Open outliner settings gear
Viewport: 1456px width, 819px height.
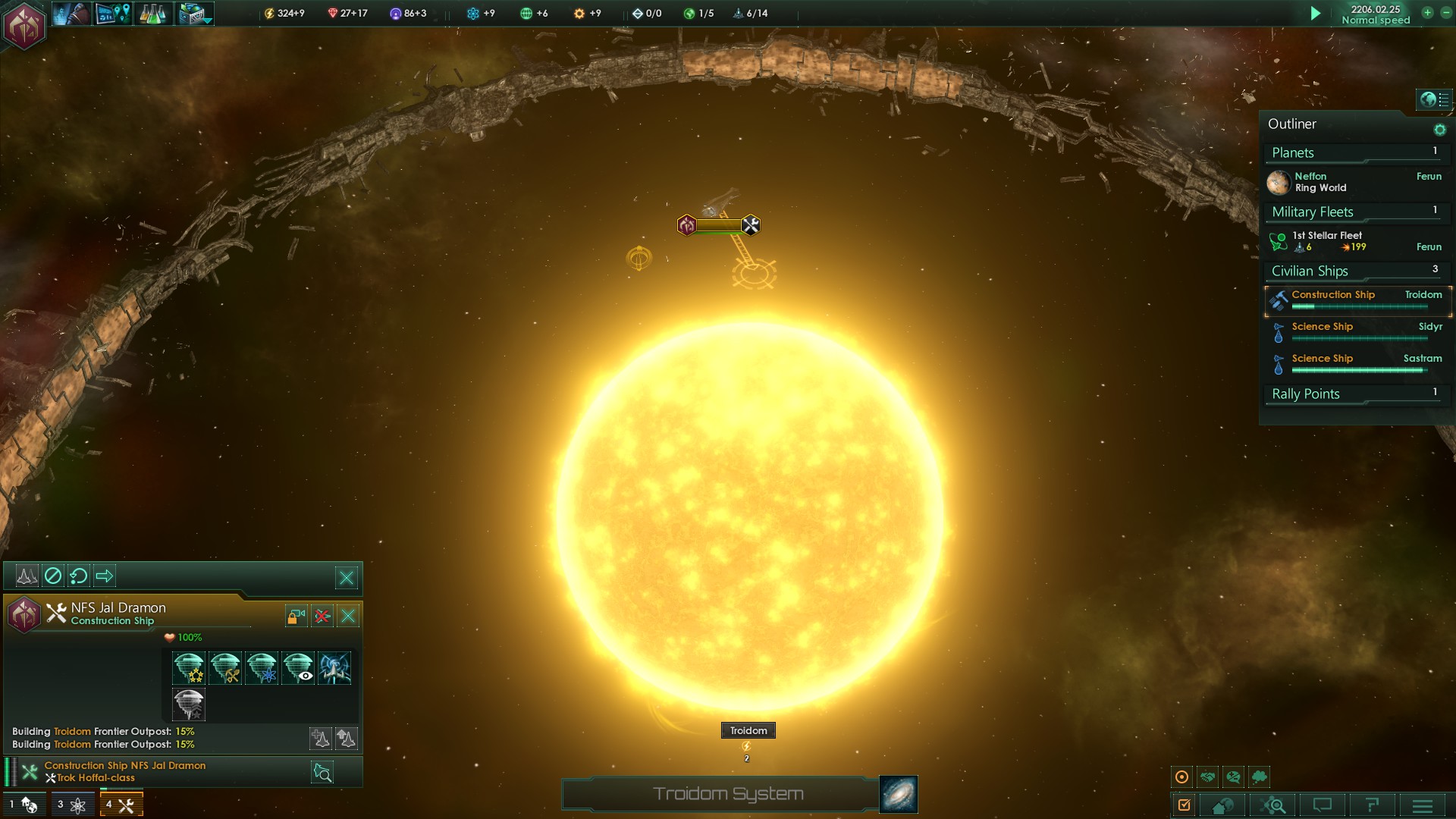click(1439, 130)
